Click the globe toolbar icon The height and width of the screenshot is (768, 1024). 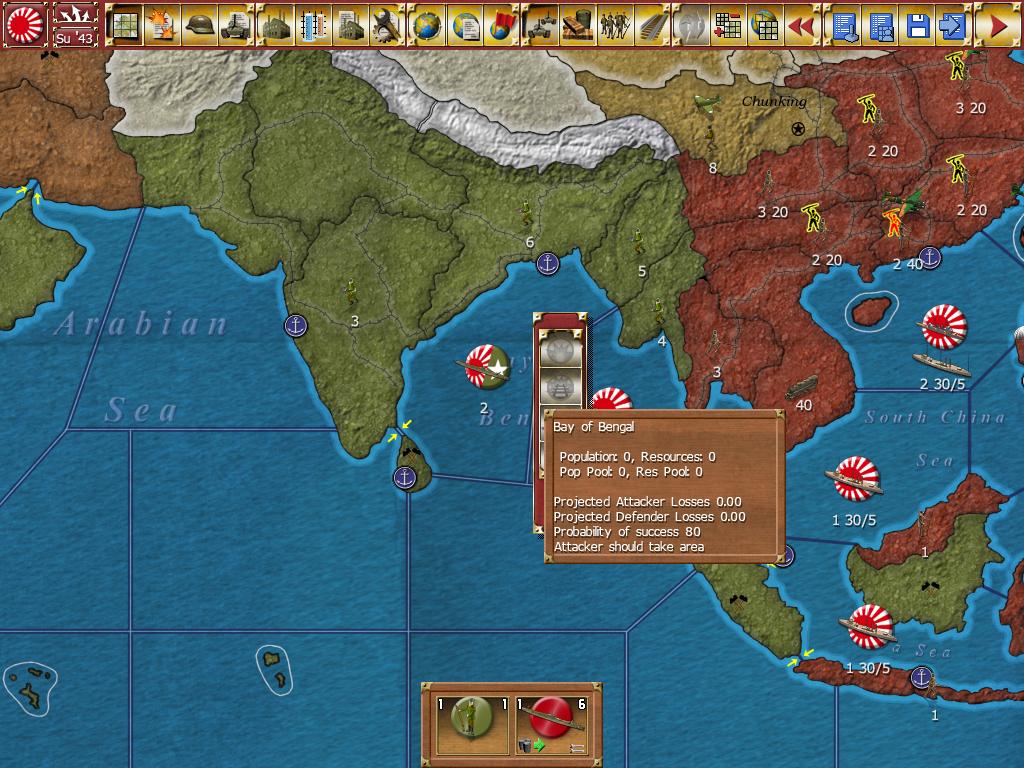(427, 25)
